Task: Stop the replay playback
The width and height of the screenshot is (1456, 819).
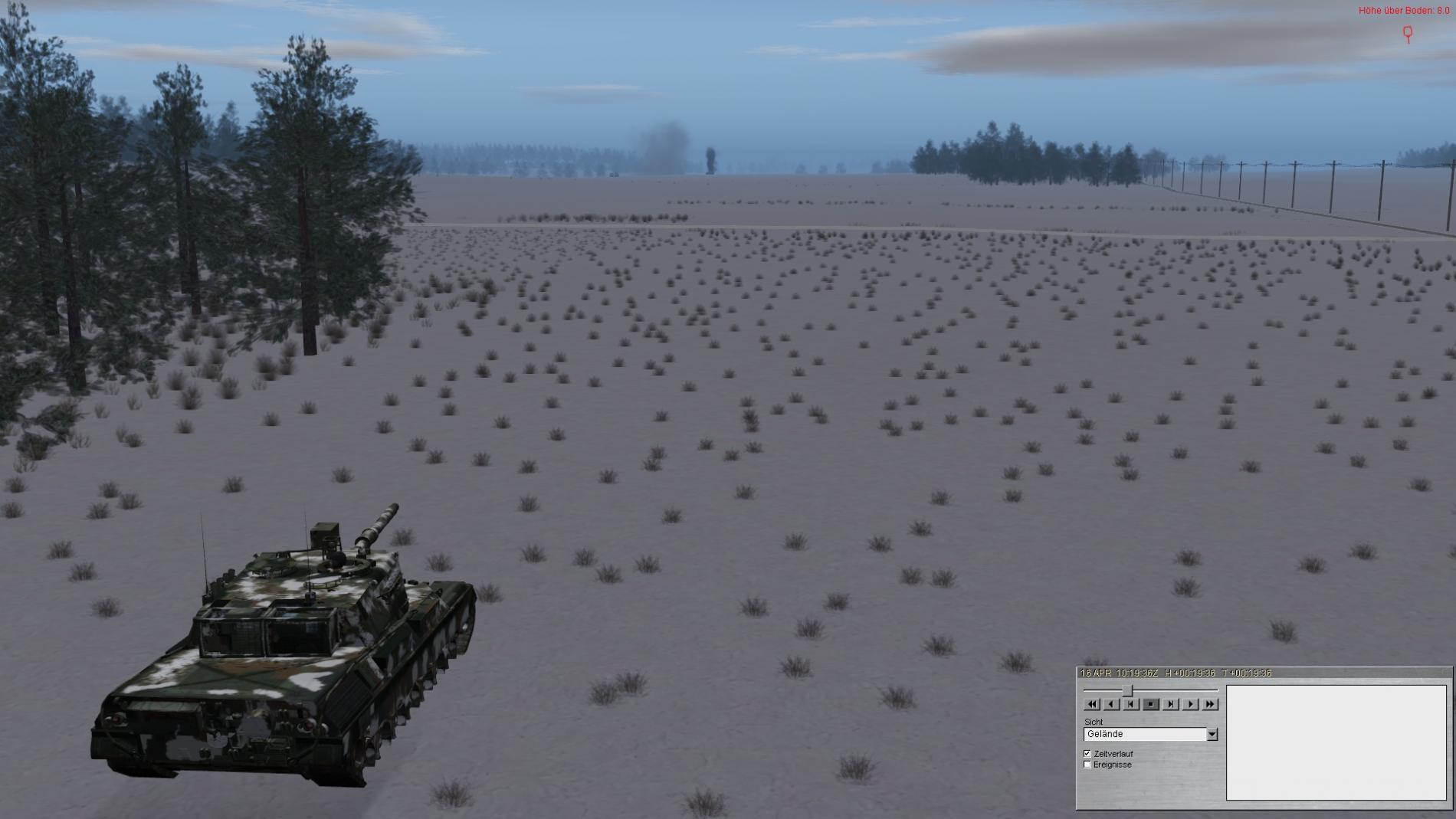Action: click(x=1151, y=704)
